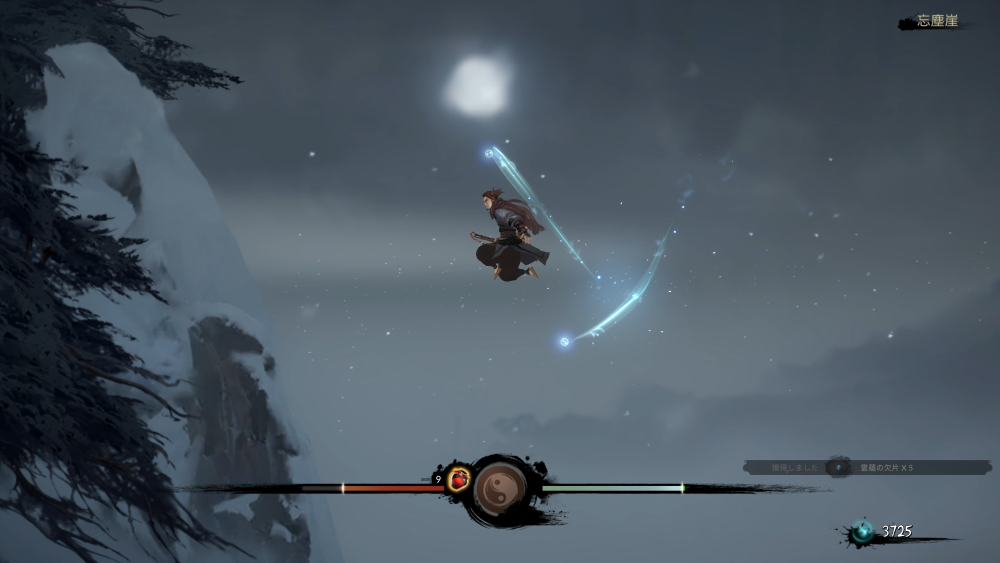Click the blue soul currency orb
1000x563 pixels.
[x=862, y=533]
